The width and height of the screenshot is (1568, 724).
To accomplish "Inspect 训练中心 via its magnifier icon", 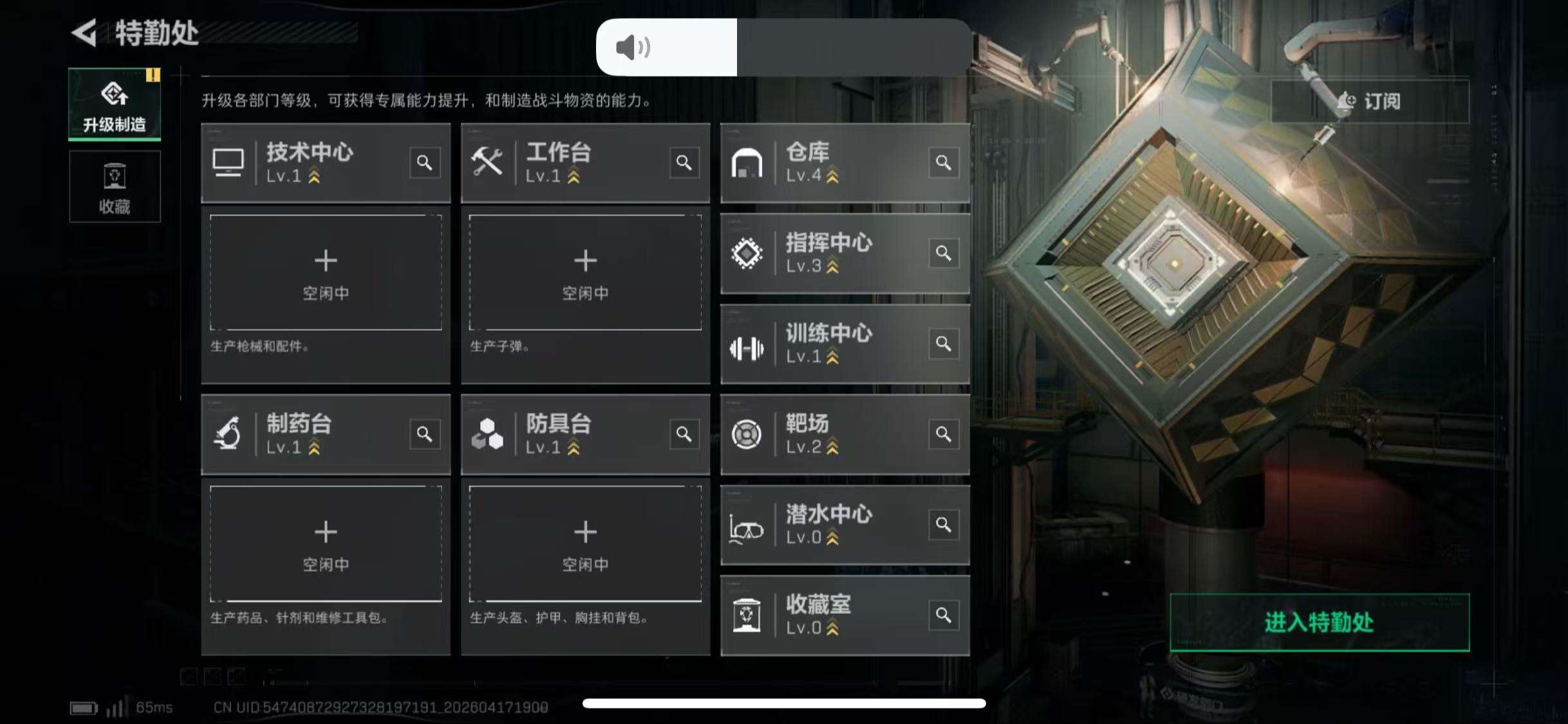I will 943,344.
